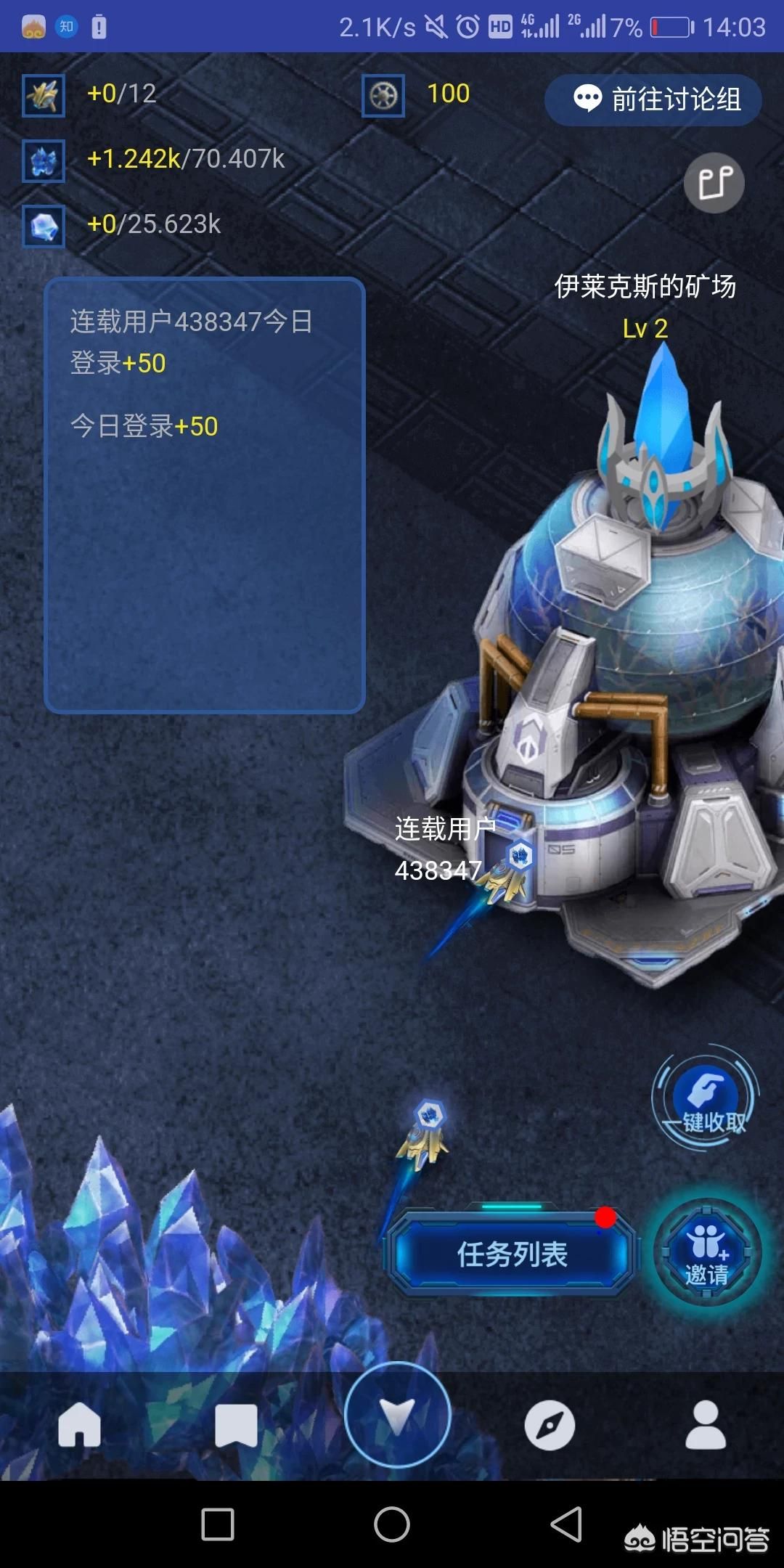Tap the blue crystal cluster resource icon
Image resolution: width=784 pixels, height=1568 pixels.
point(44,160)
